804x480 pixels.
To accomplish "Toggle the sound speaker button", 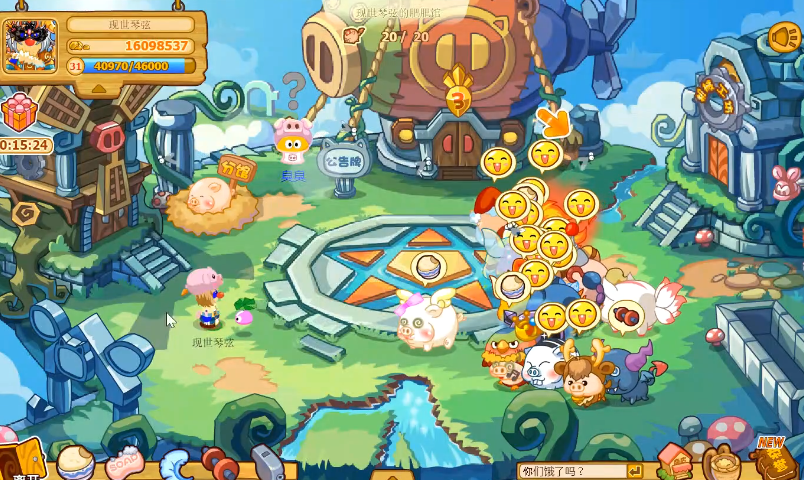I will [x=783, y=38].
